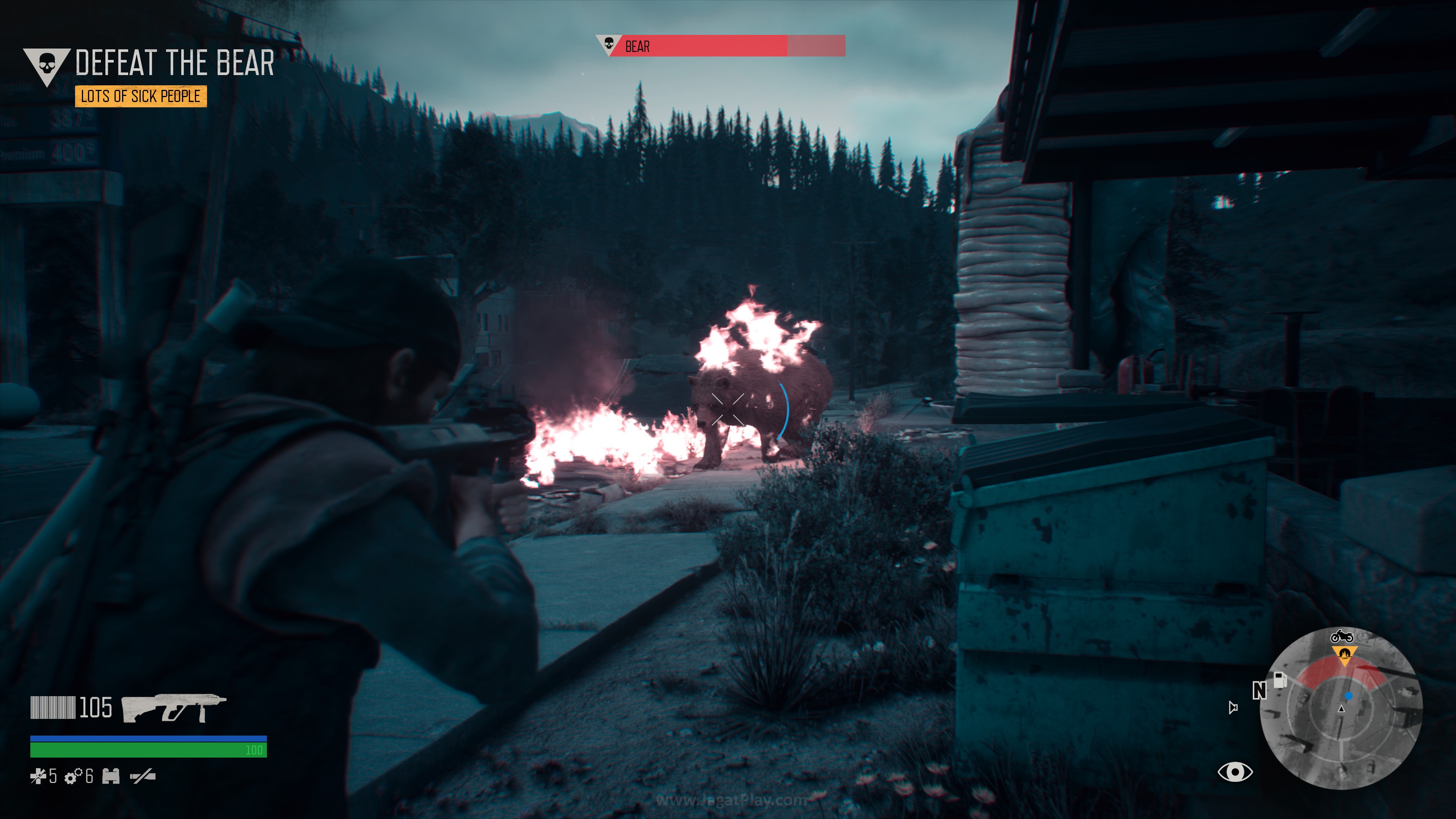Viewport: 1456px width, 819px height.
Task: Click the speaker noise indicator icon
Action: pos(1233,707)
